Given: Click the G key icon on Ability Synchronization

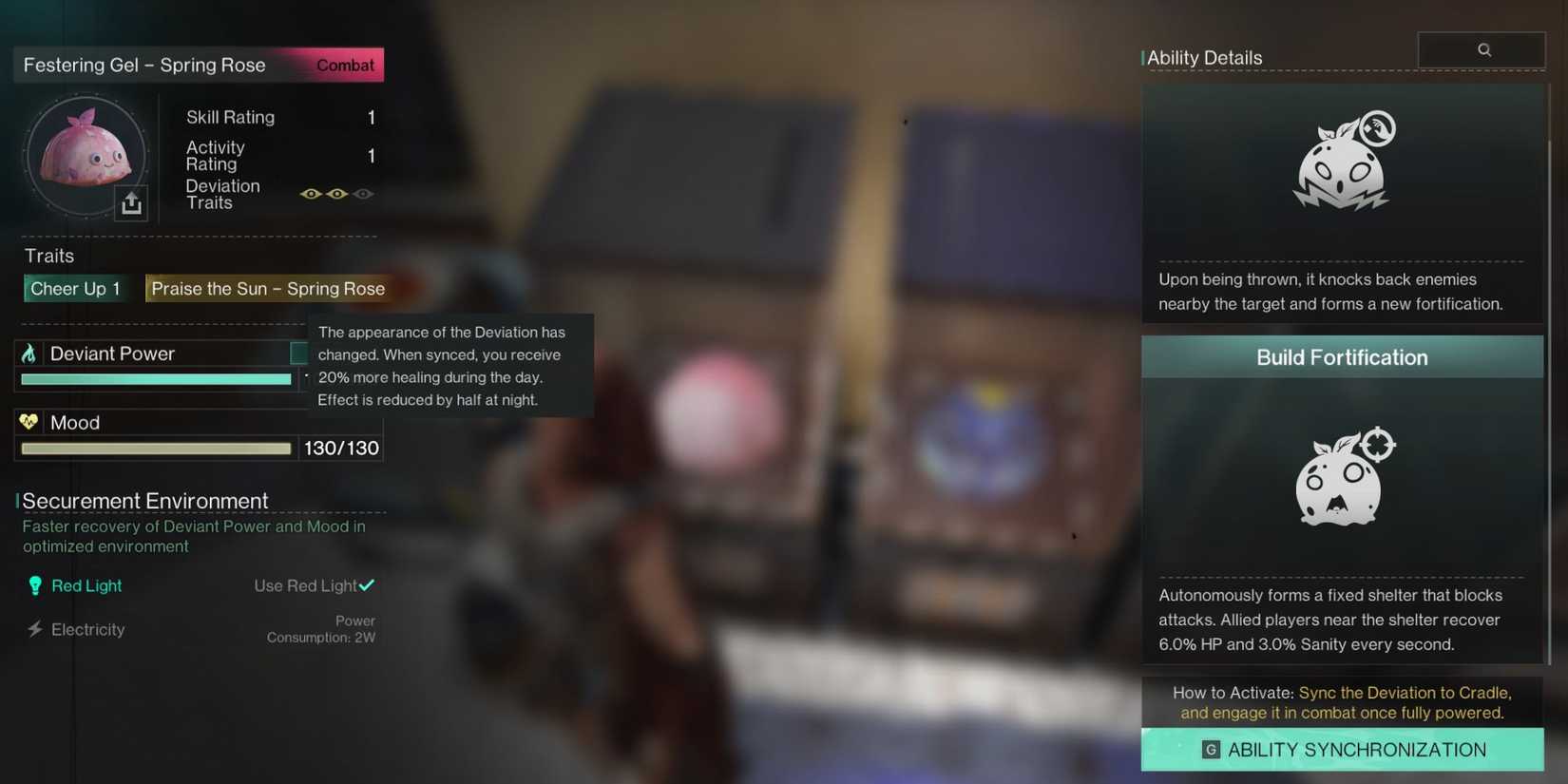Looking at the screenshot, I should click(1210, 749).
